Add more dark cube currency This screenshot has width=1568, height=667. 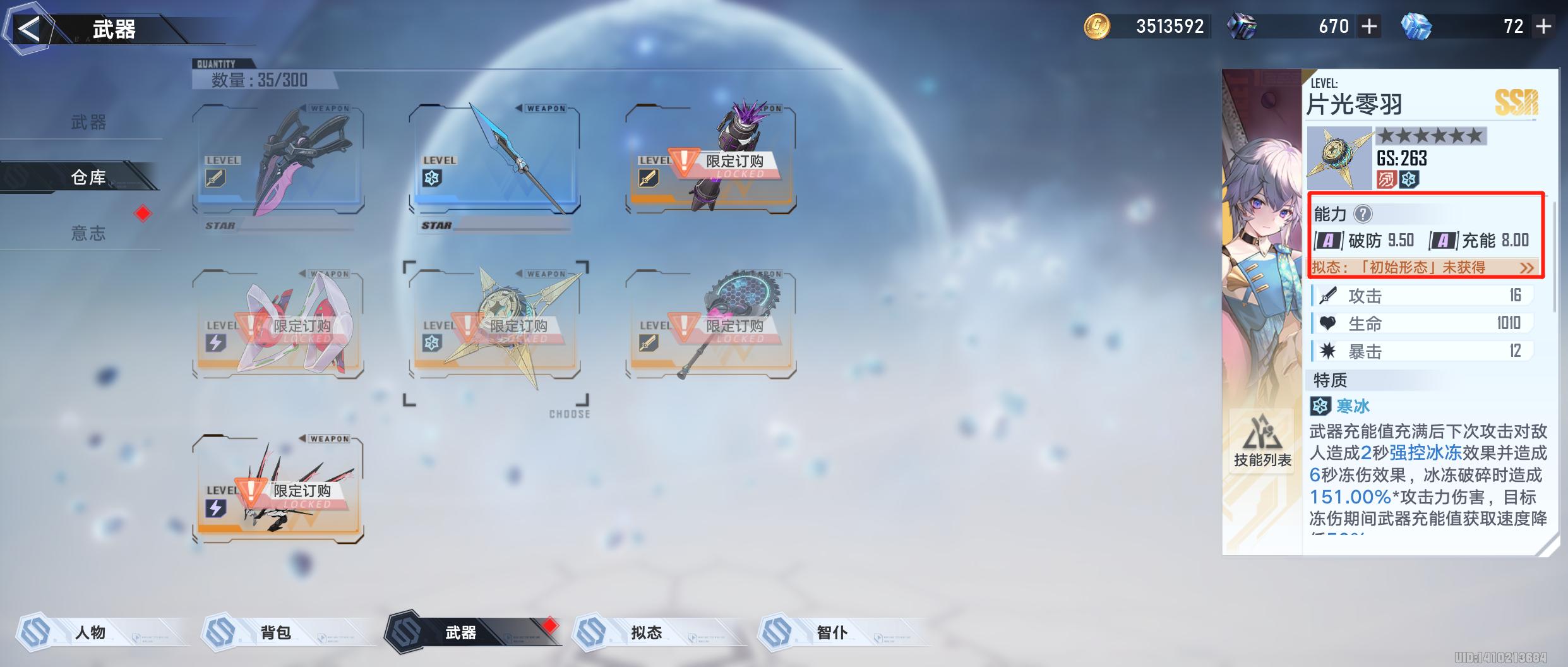tap(1369, 27)
